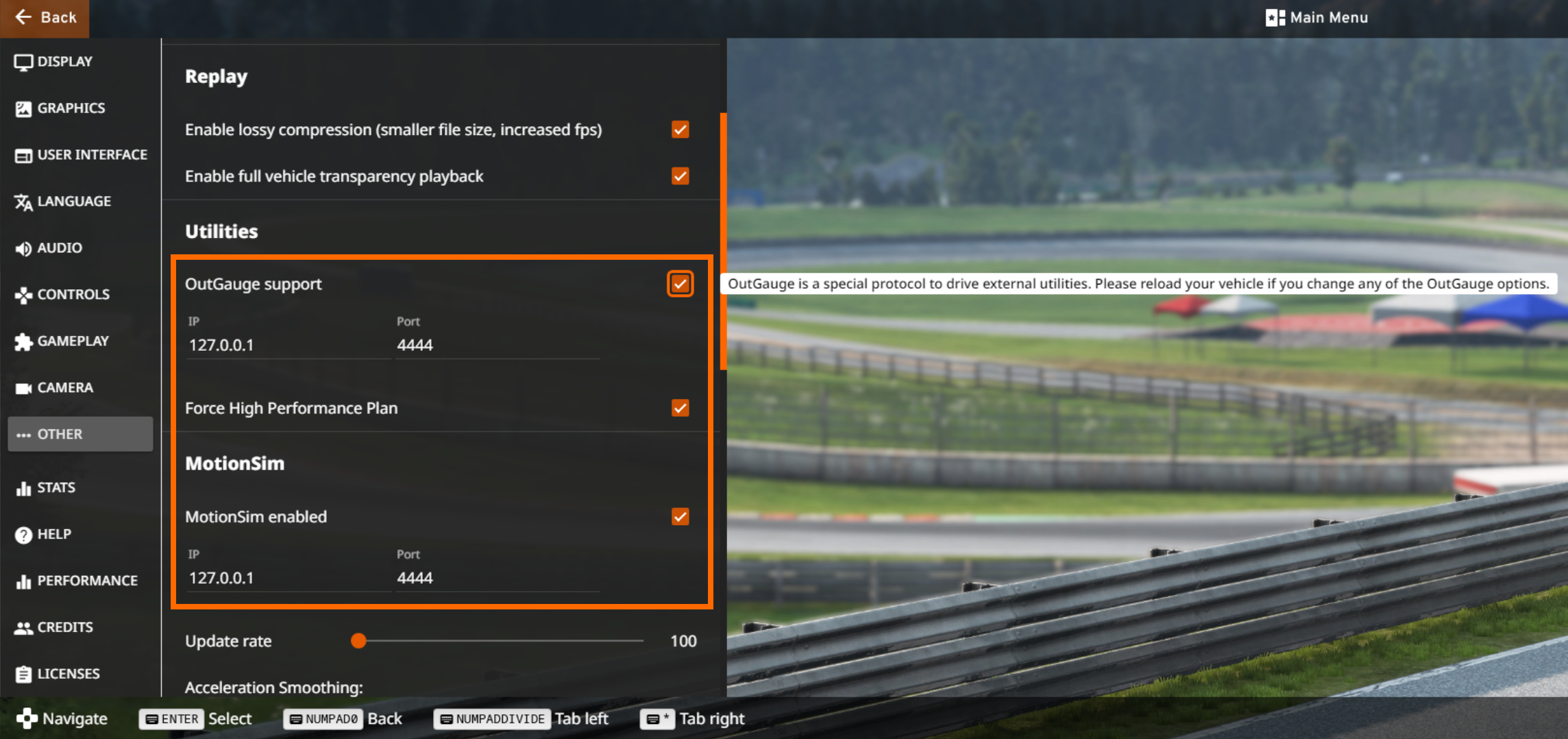Open the Graphics settings tab
The width and height of the screenshot is (1568, 739).
point(71,108)
